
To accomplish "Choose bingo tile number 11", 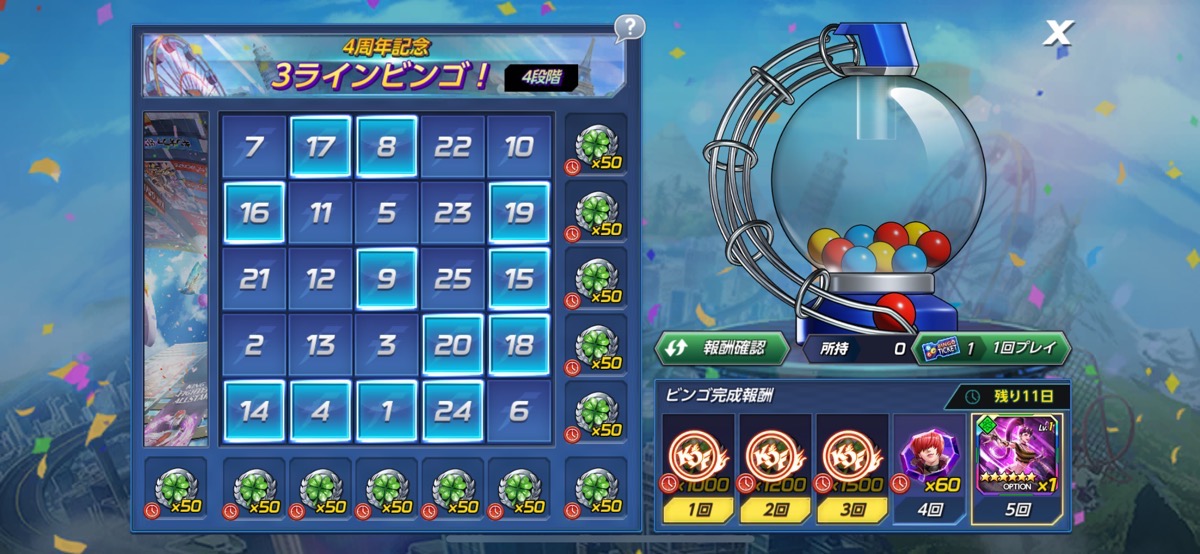I will tap(320, 213).
